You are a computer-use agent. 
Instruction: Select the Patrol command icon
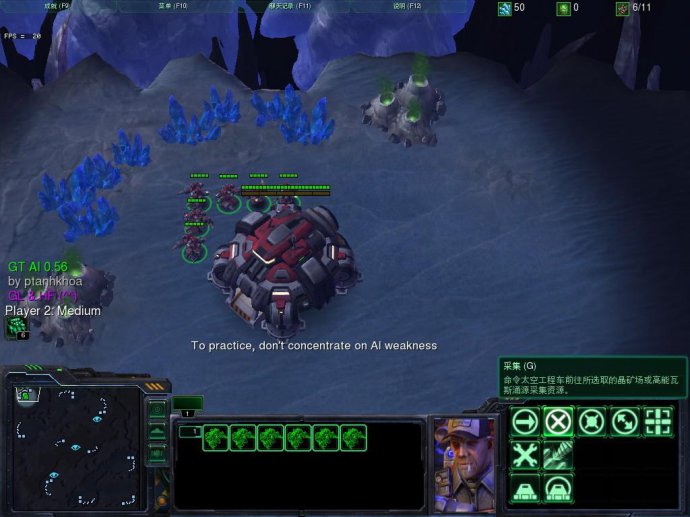(x=624, y=422)
